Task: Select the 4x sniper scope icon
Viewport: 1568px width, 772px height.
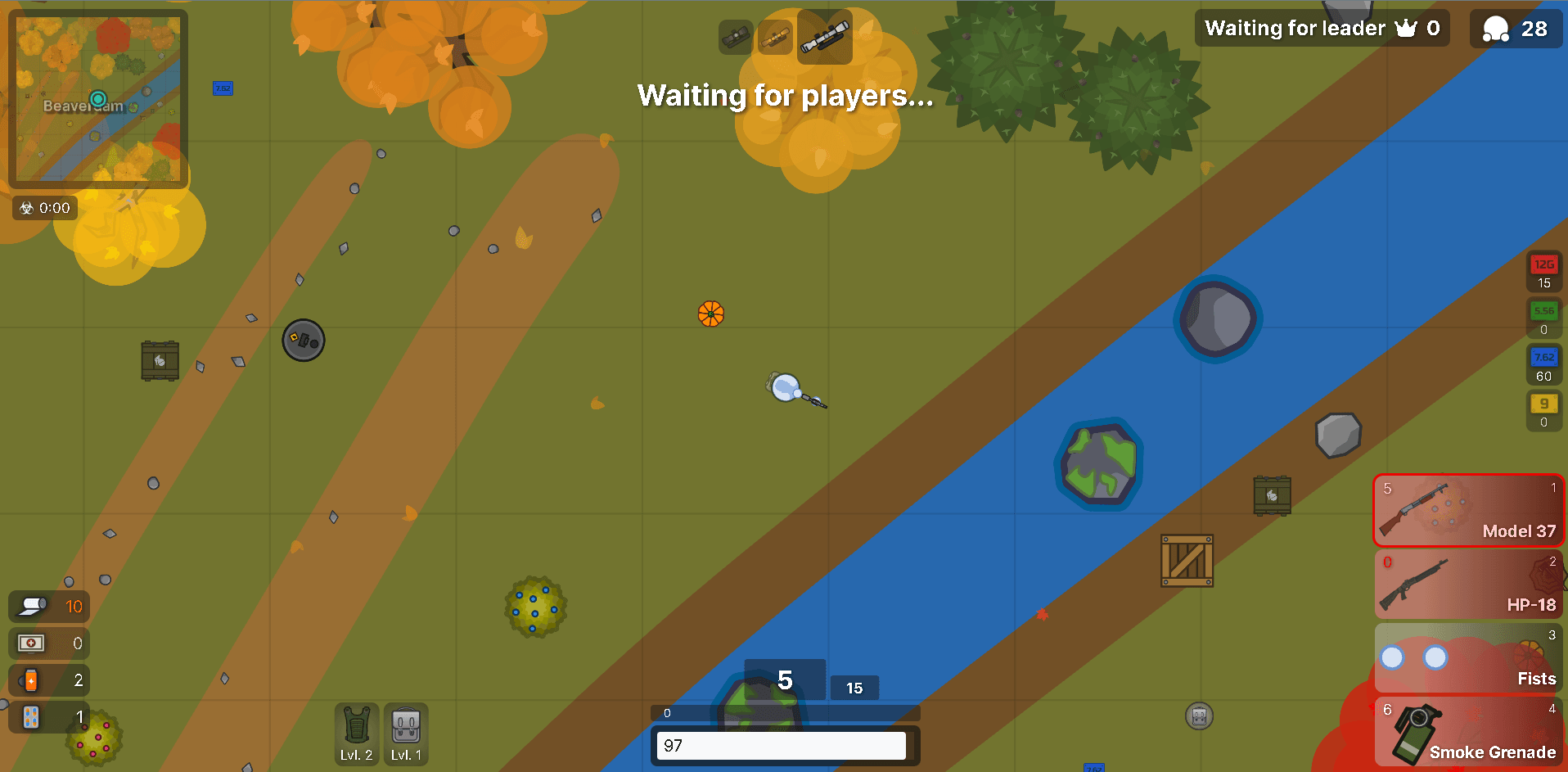Action: pos(824,36)
